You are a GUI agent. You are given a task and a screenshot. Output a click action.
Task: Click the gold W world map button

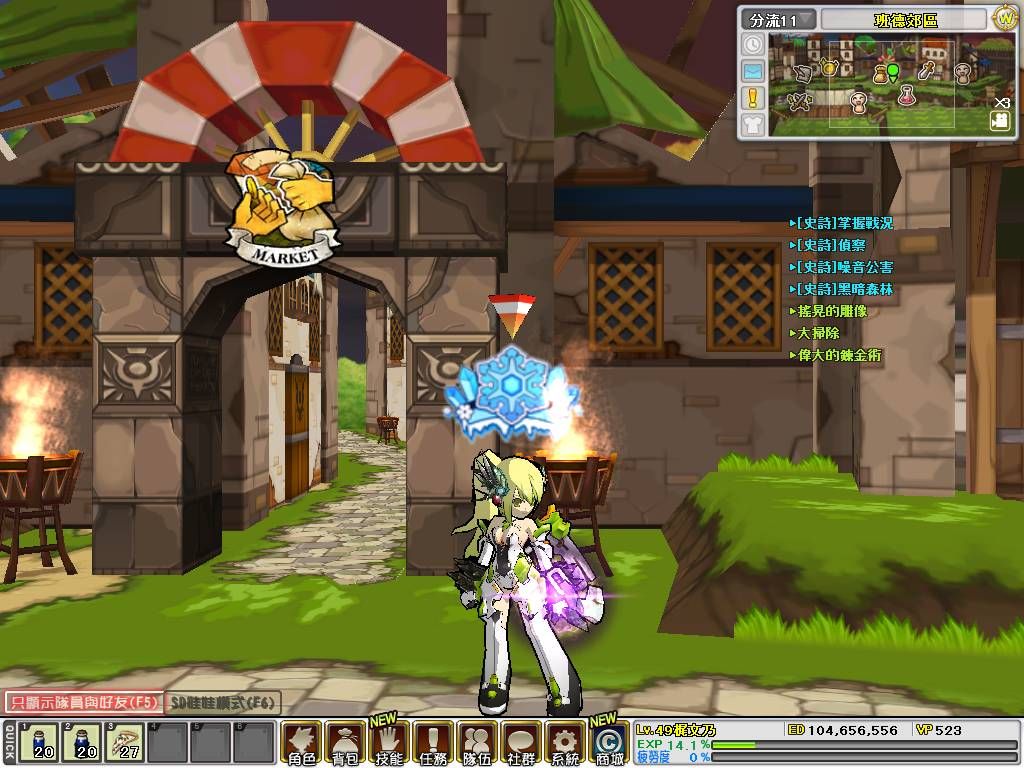(1004, 18)
